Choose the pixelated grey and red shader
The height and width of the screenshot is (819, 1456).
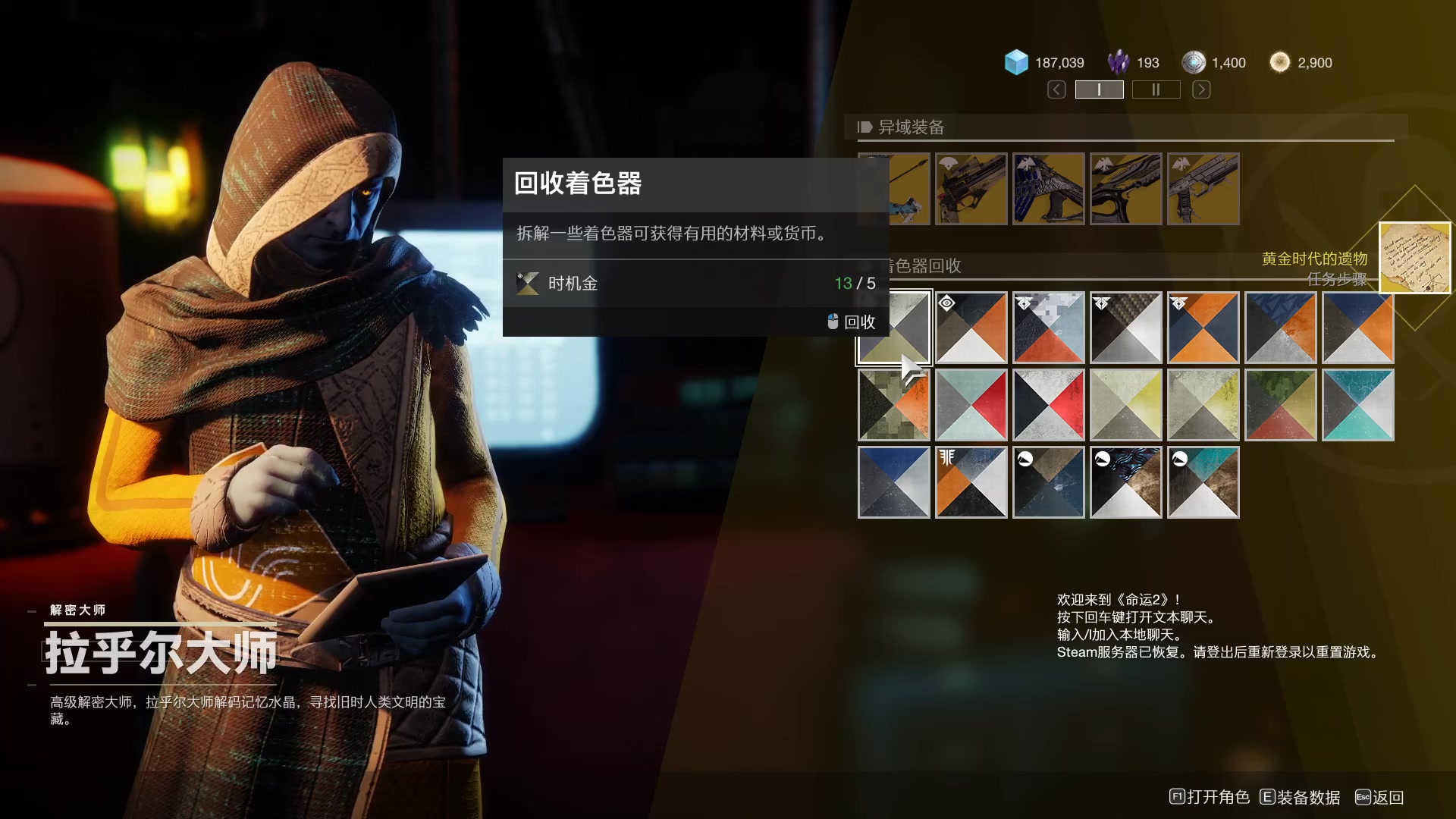1049,328
